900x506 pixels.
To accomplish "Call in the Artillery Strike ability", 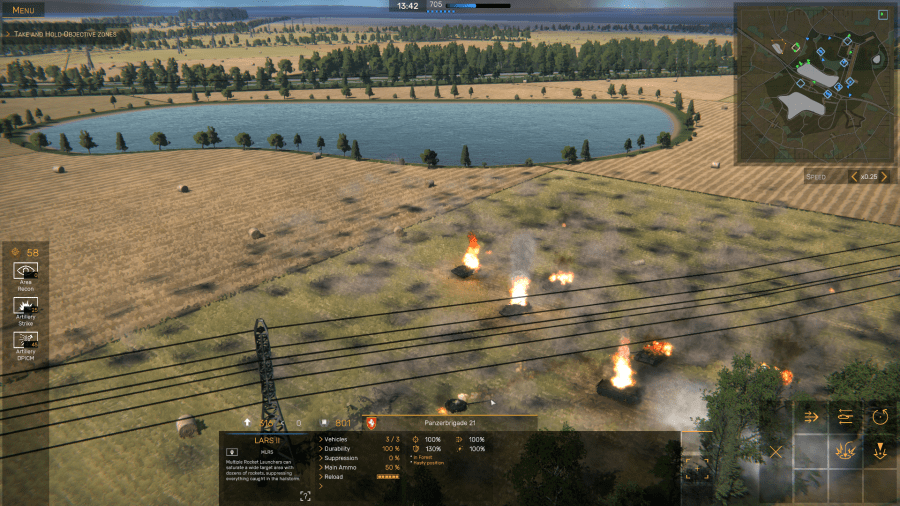I will [x=25, y=308].
